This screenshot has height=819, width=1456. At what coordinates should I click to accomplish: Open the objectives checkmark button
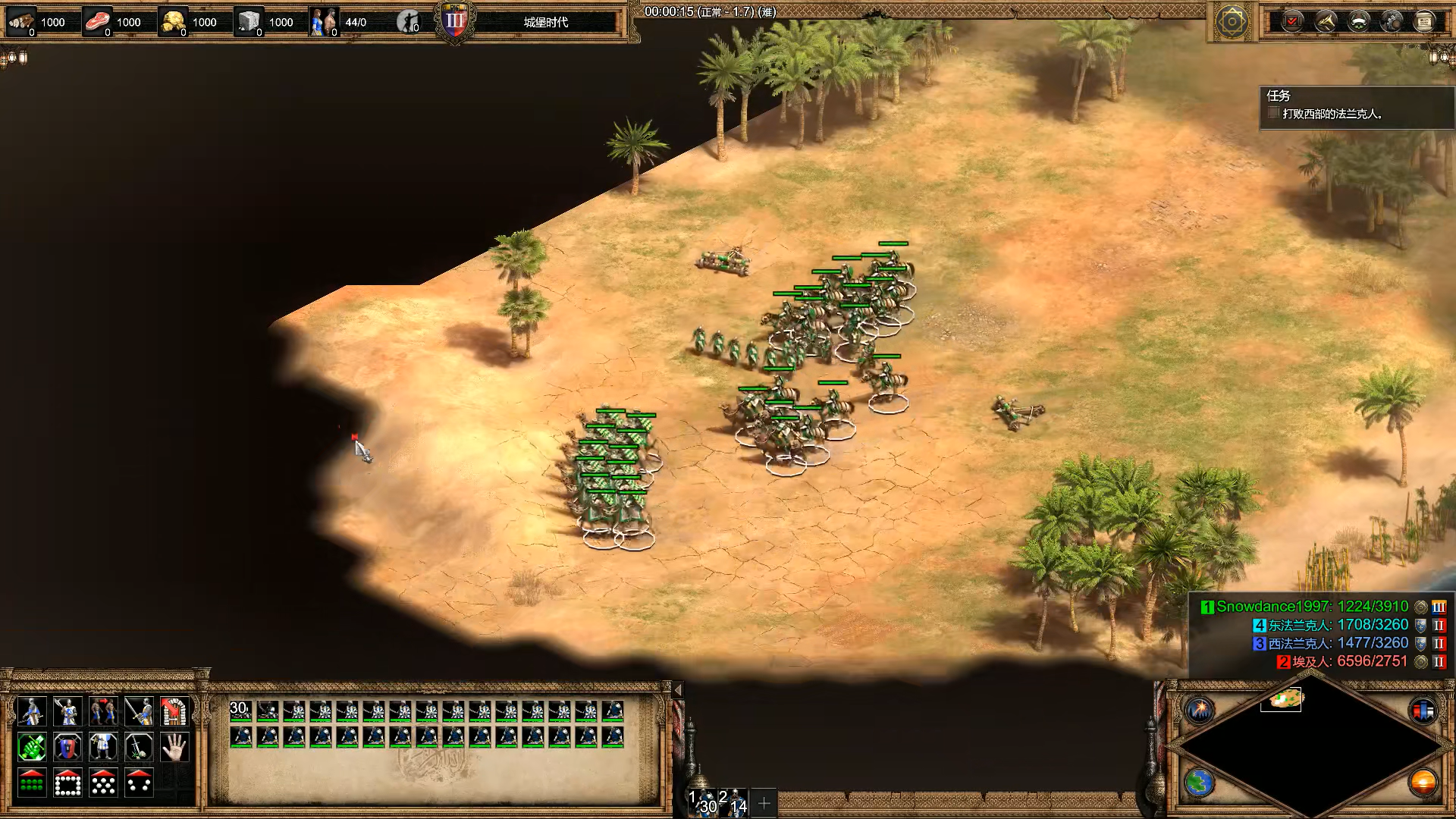[1292, 21]
